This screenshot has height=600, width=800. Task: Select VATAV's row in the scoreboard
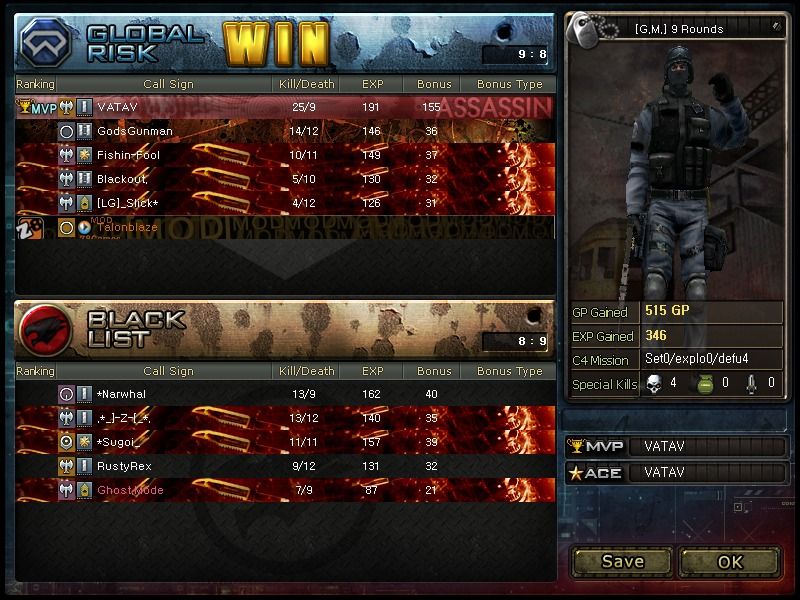(285, 107)
